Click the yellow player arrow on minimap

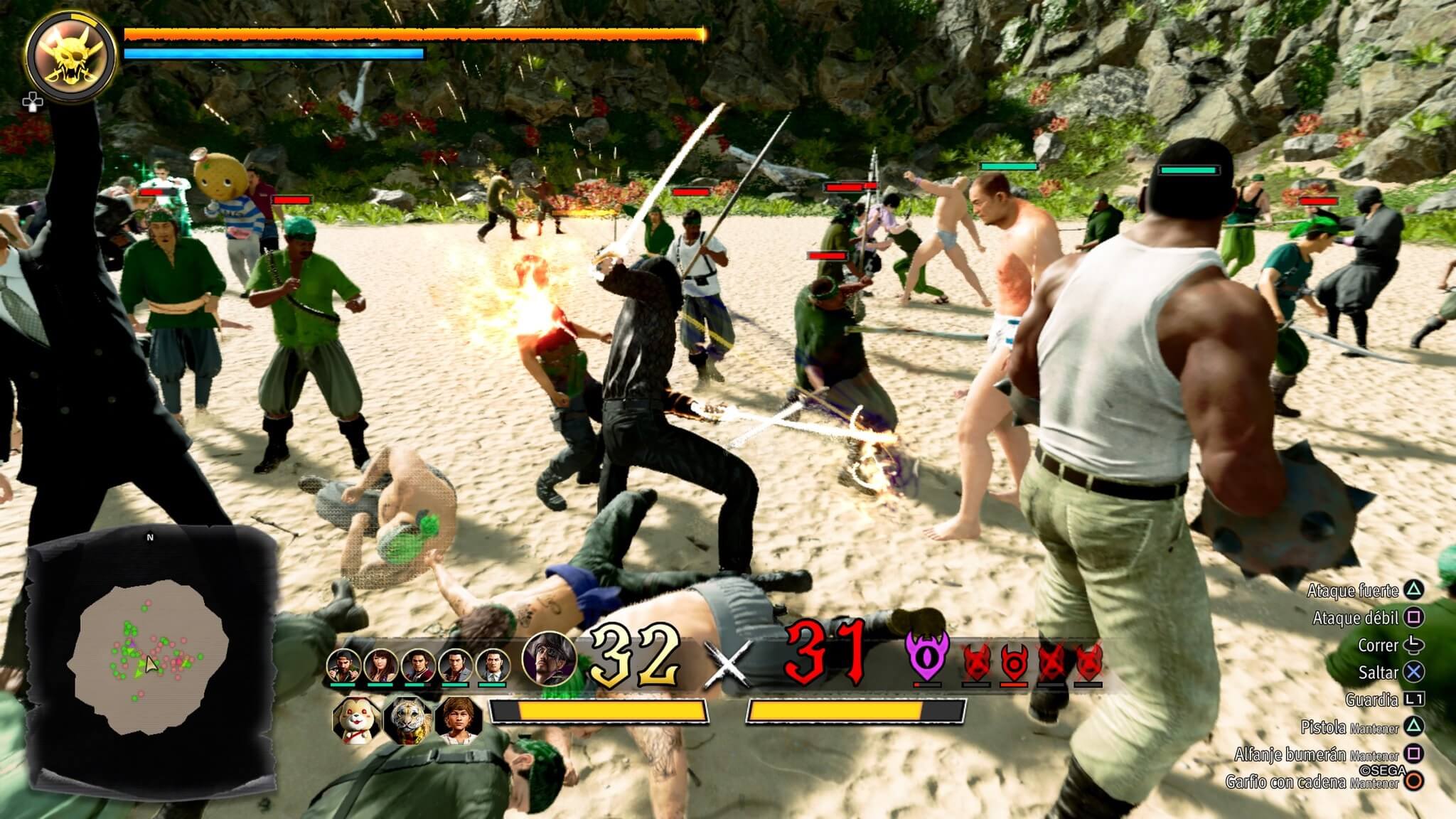coord(151,664)
